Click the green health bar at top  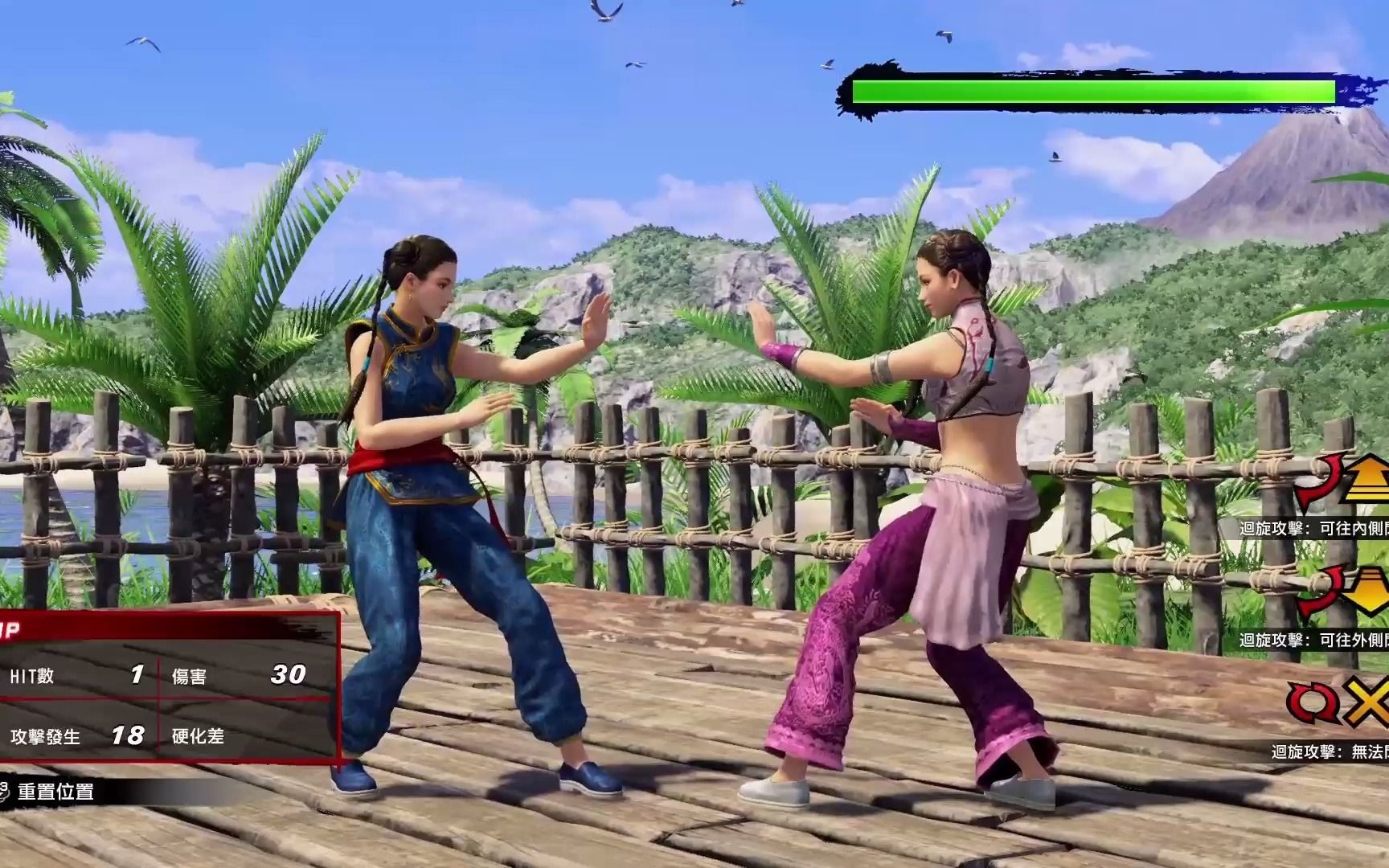tap(1093, 91)
